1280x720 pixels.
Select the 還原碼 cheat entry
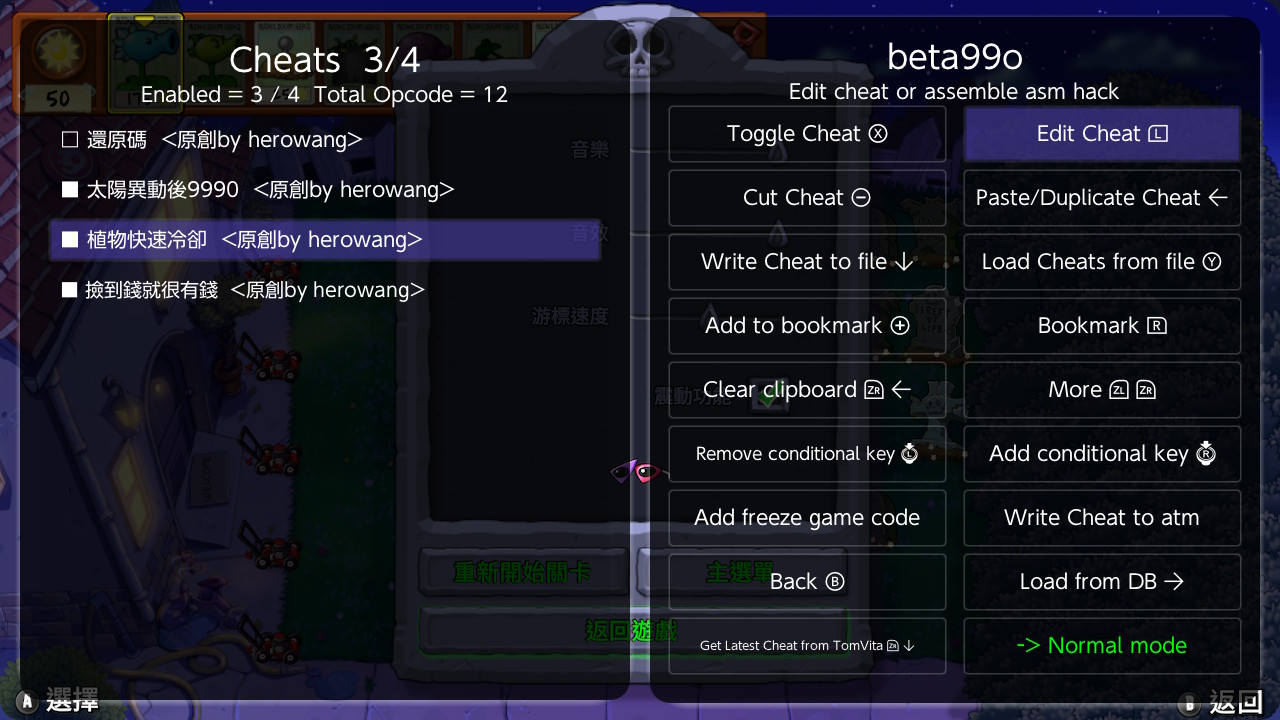pos(212,140)
